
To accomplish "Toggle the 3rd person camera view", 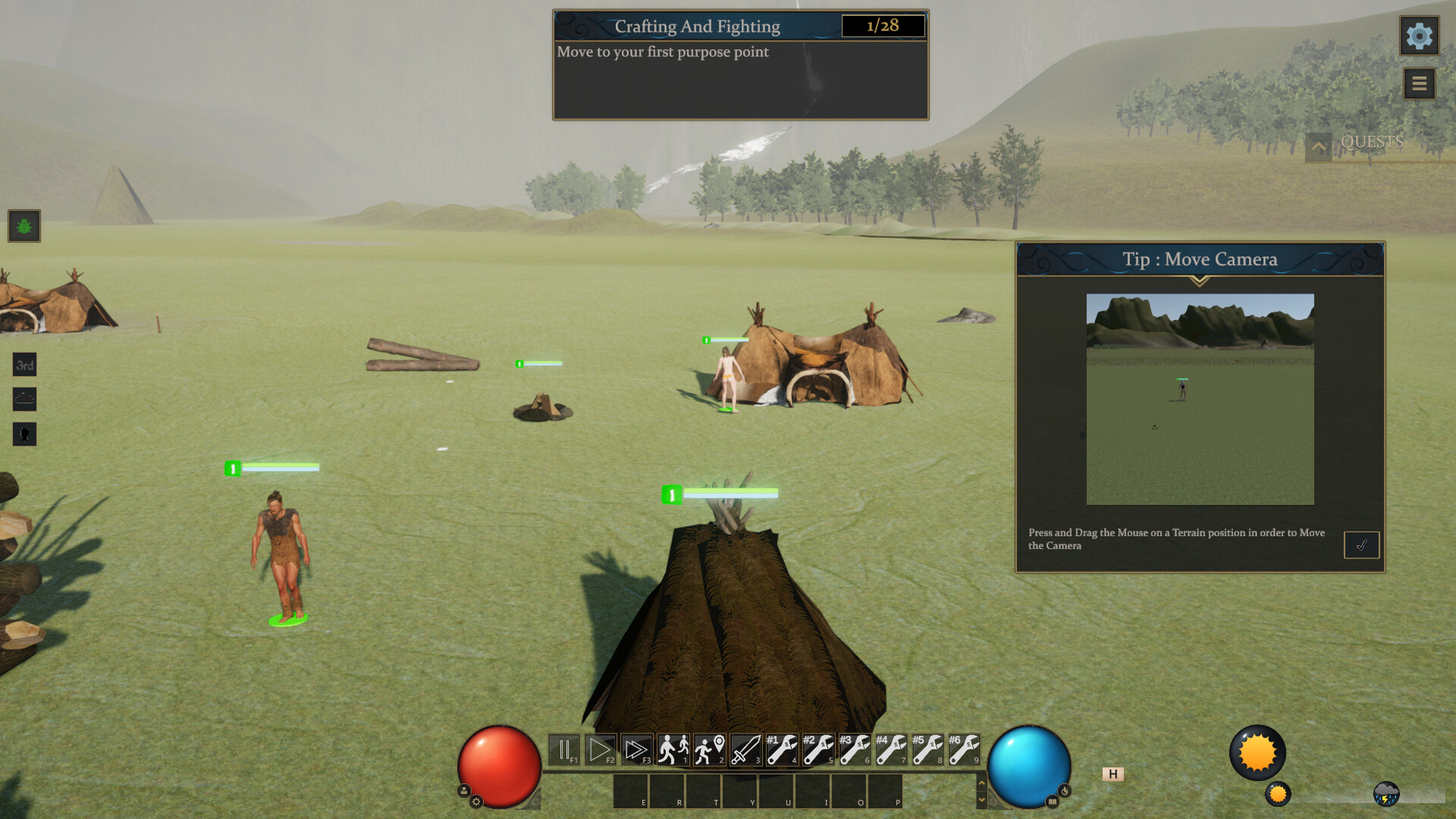I will [25, 366].
